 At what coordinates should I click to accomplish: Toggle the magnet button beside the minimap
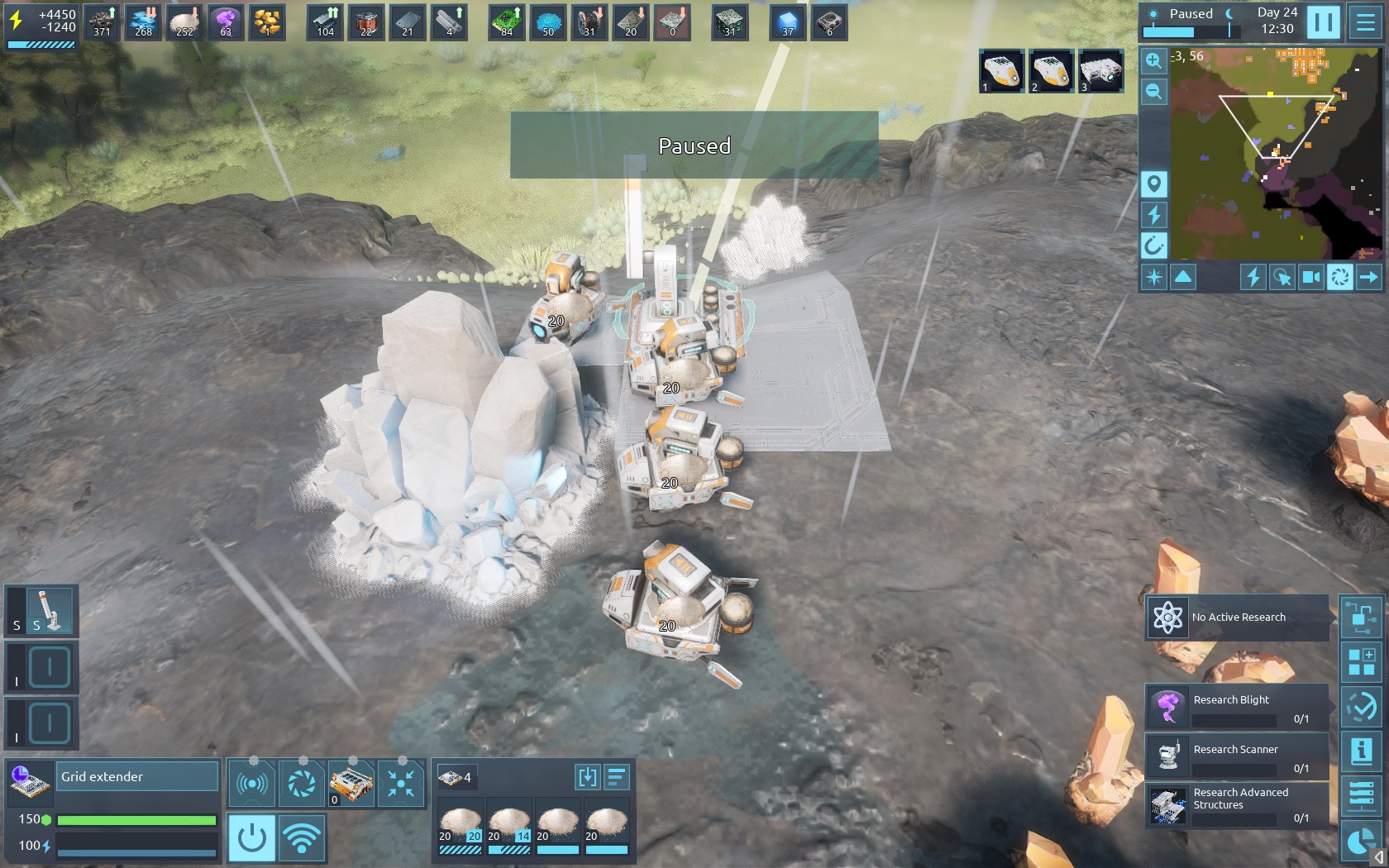click(x=1154, y=245)
